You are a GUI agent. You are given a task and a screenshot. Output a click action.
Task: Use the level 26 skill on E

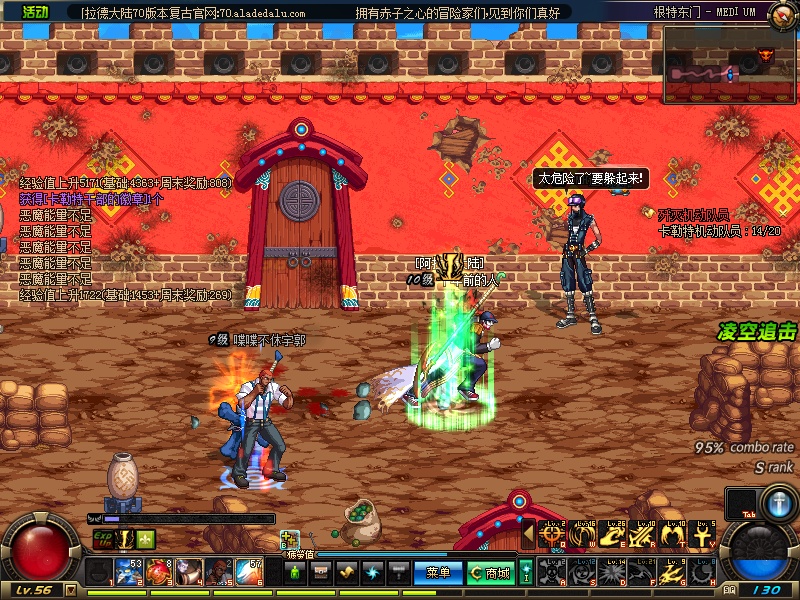(x=613, y=535)
